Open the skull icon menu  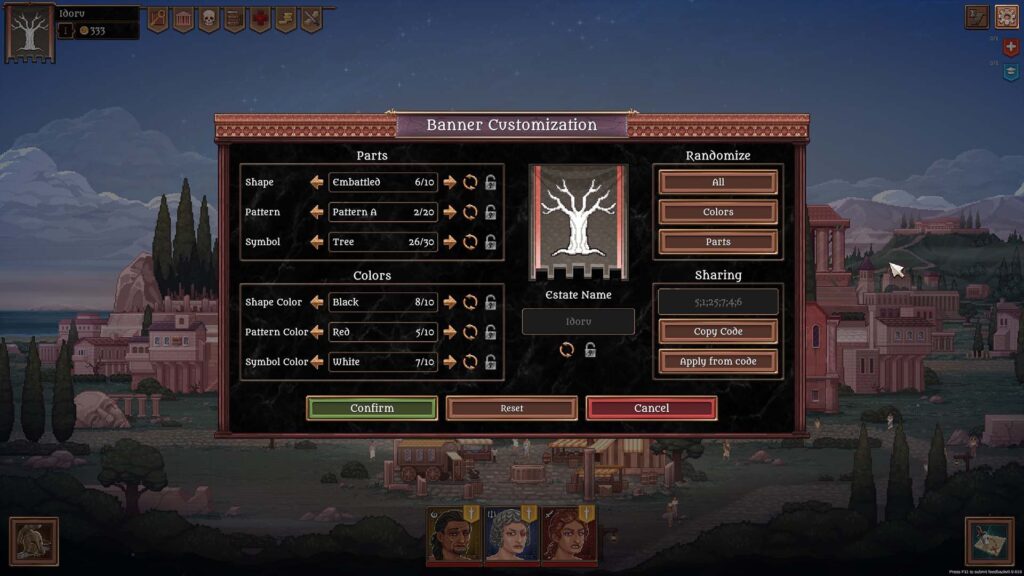209,19
